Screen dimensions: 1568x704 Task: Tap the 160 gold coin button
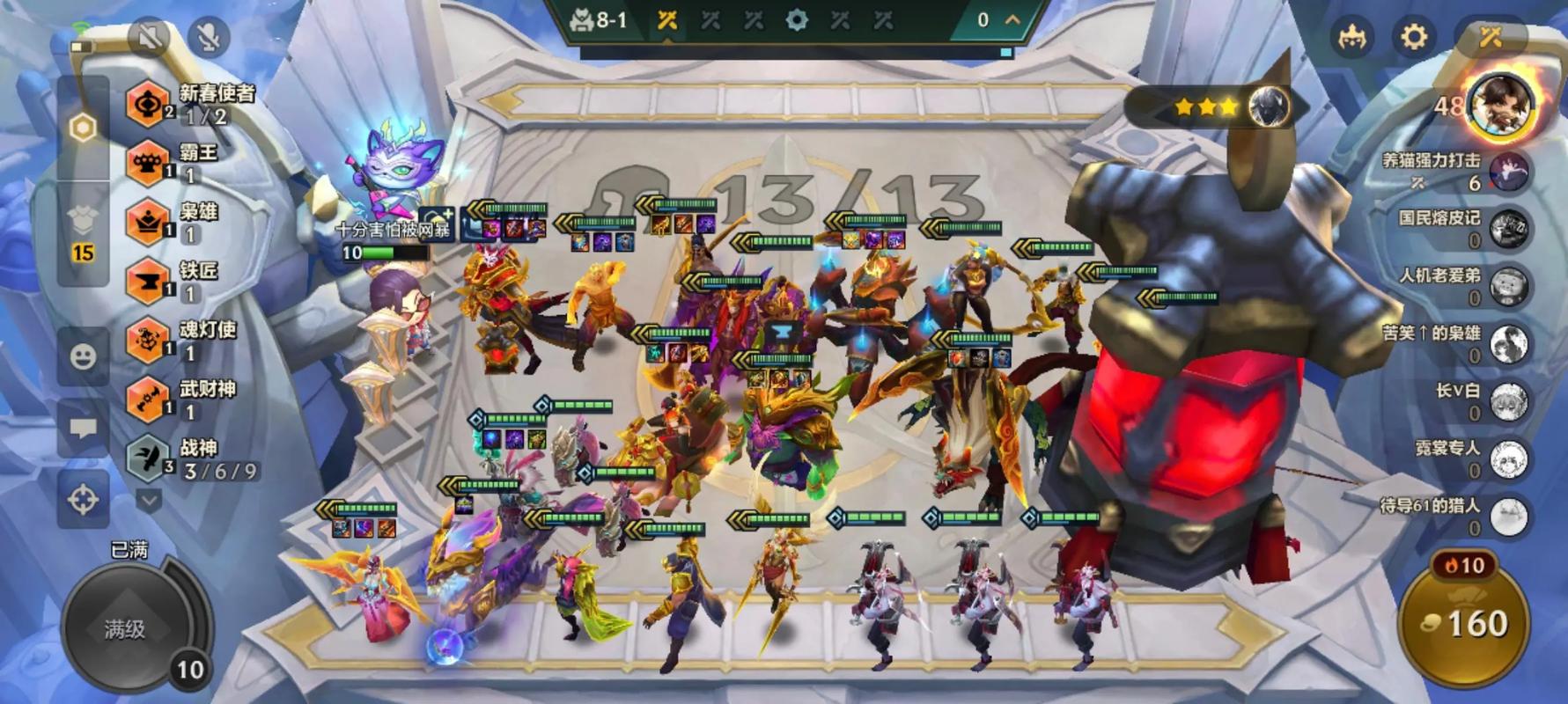pyautogui.click(x=1465, y=624)
